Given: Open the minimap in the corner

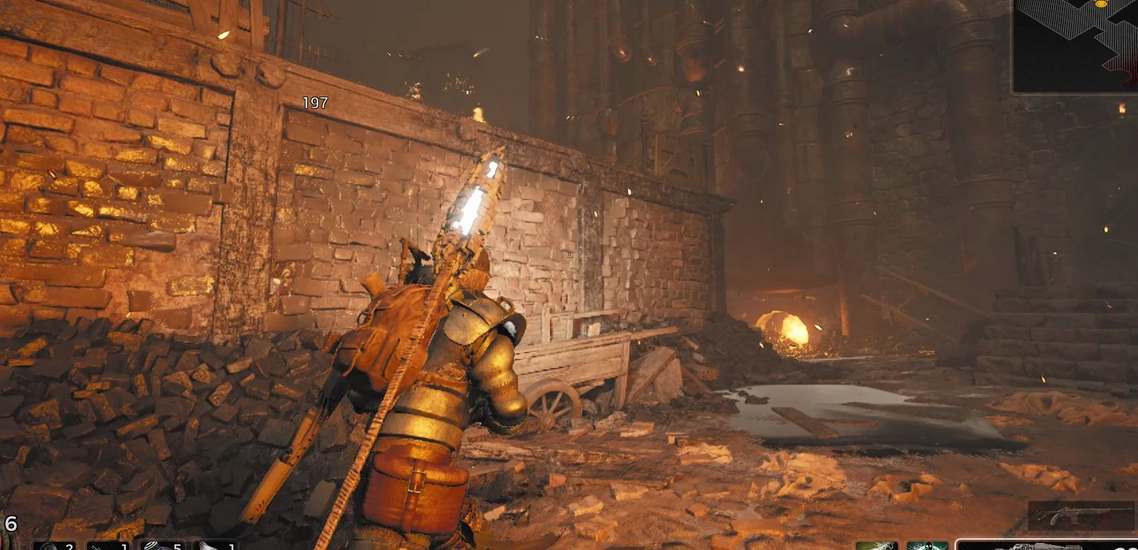Looking at the screenshot, I should [x=1076, y=45].
